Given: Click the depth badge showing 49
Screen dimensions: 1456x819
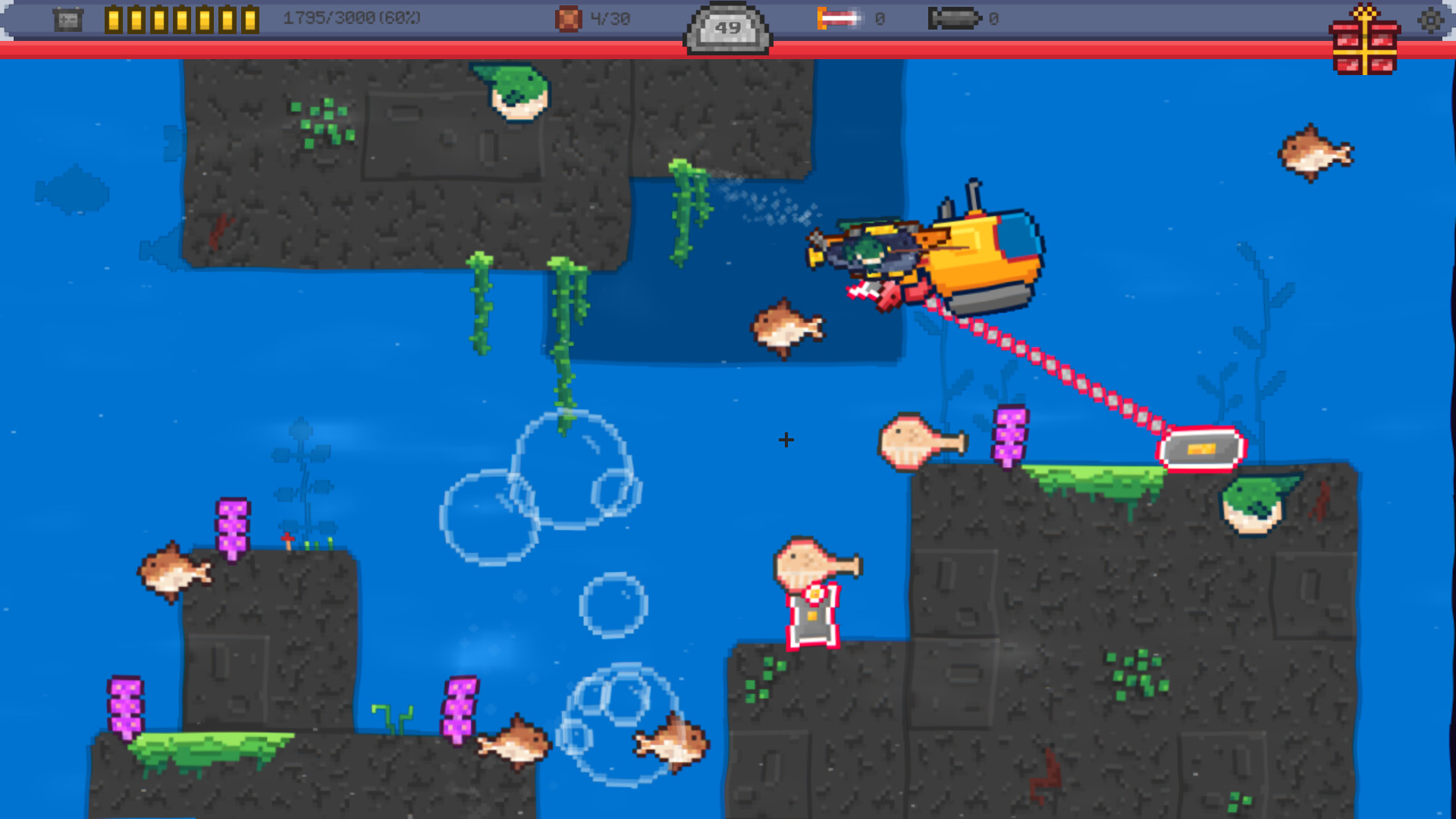Looking at the screenshot, I should click(x=728, y=25).
